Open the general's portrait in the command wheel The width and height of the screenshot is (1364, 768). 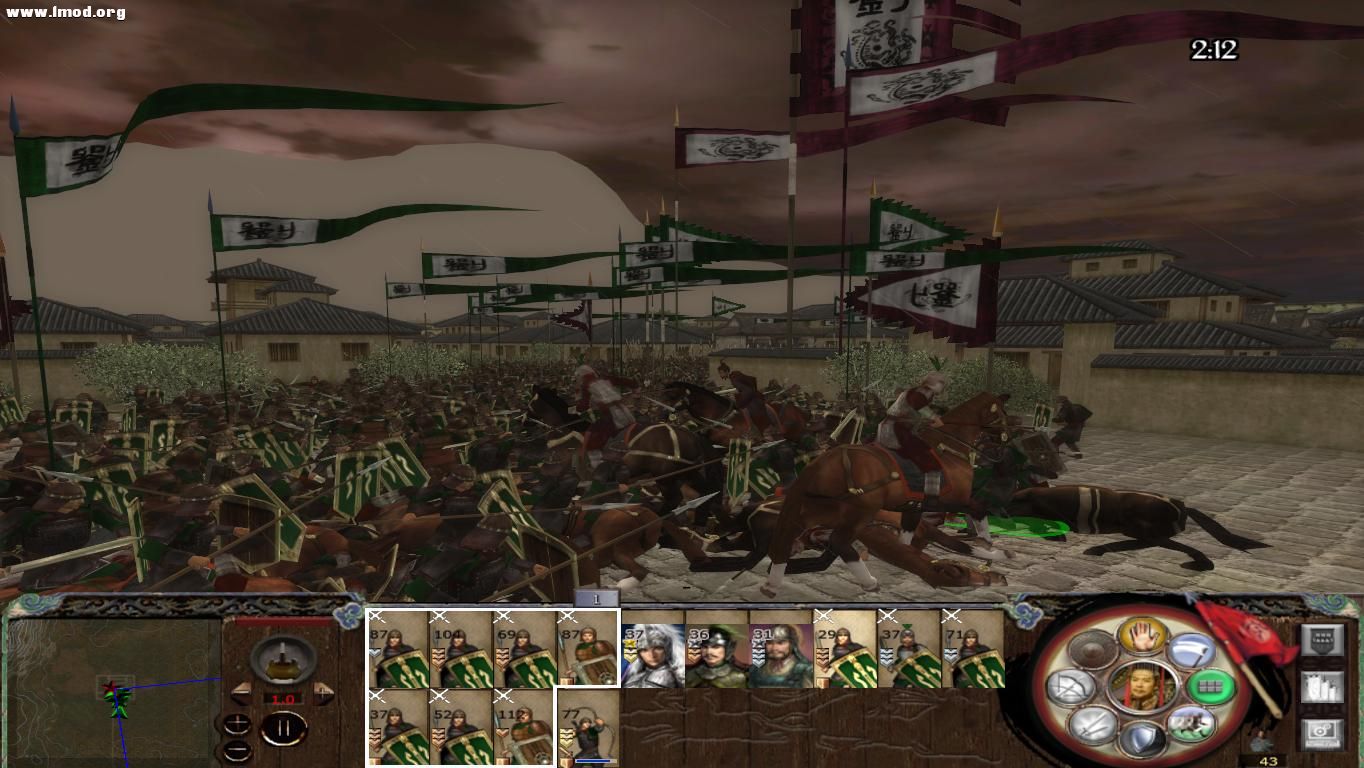tap(1143, 686)
